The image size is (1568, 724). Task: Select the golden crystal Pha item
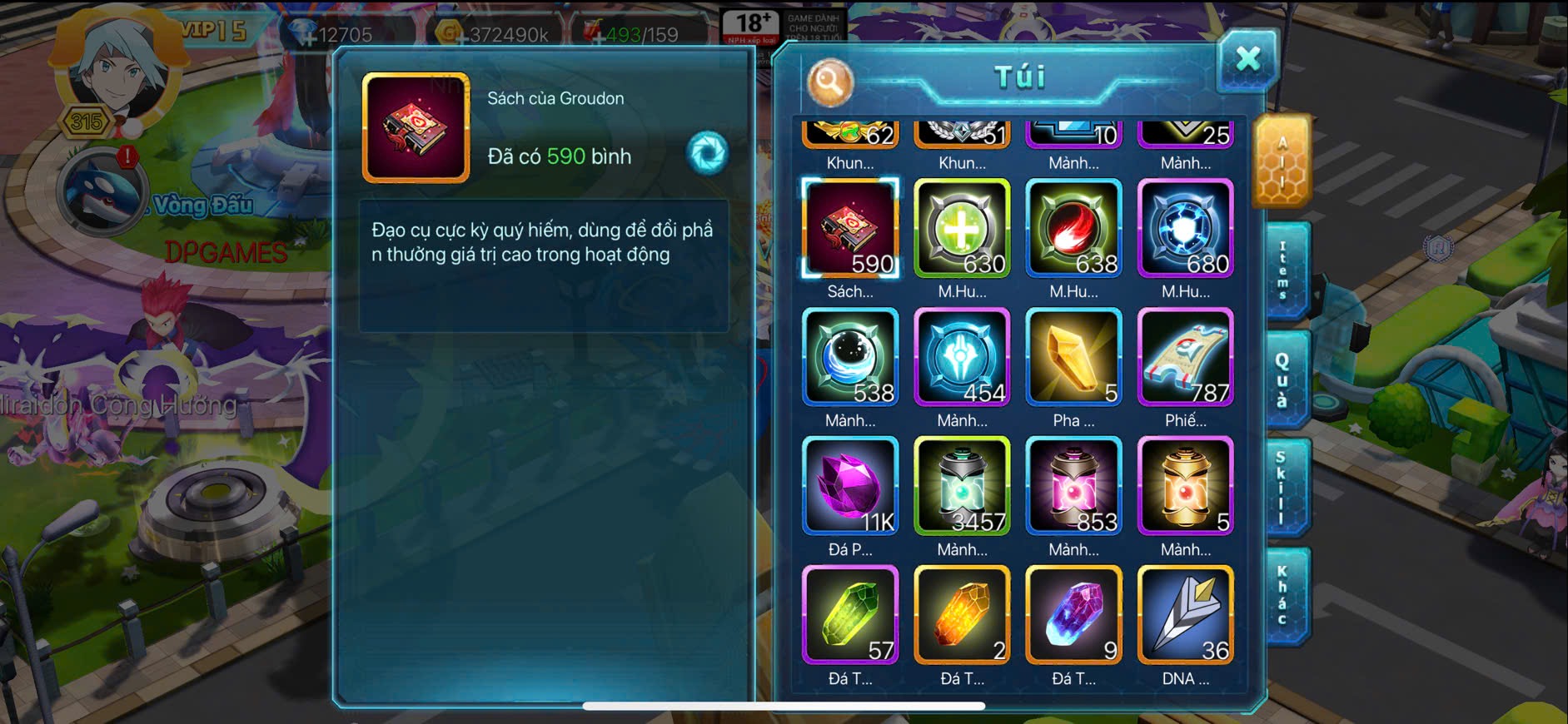tap(1073, 357)
